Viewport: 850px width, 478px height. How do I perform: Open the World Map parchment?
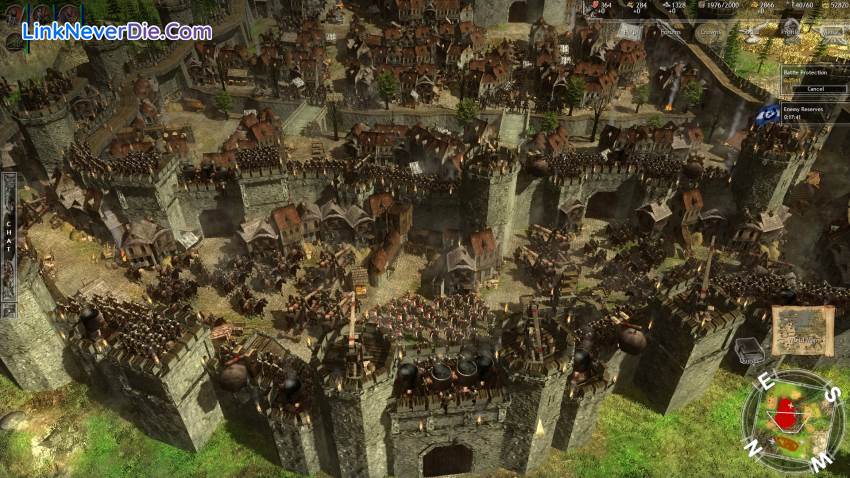(x=801, y=330)
